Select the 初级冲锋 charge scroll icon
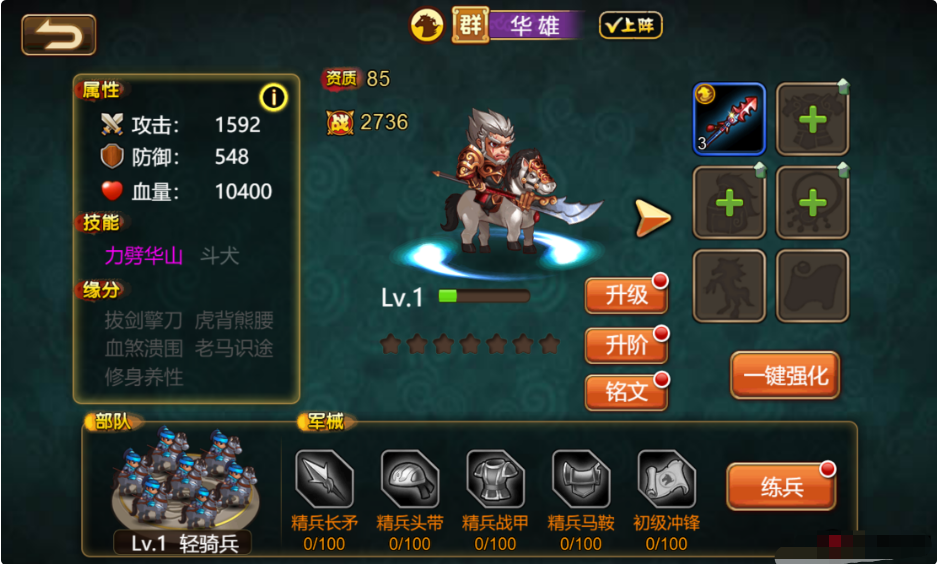Screen dimensions: 937x564 pyautogui.click(x=666, y=480)
